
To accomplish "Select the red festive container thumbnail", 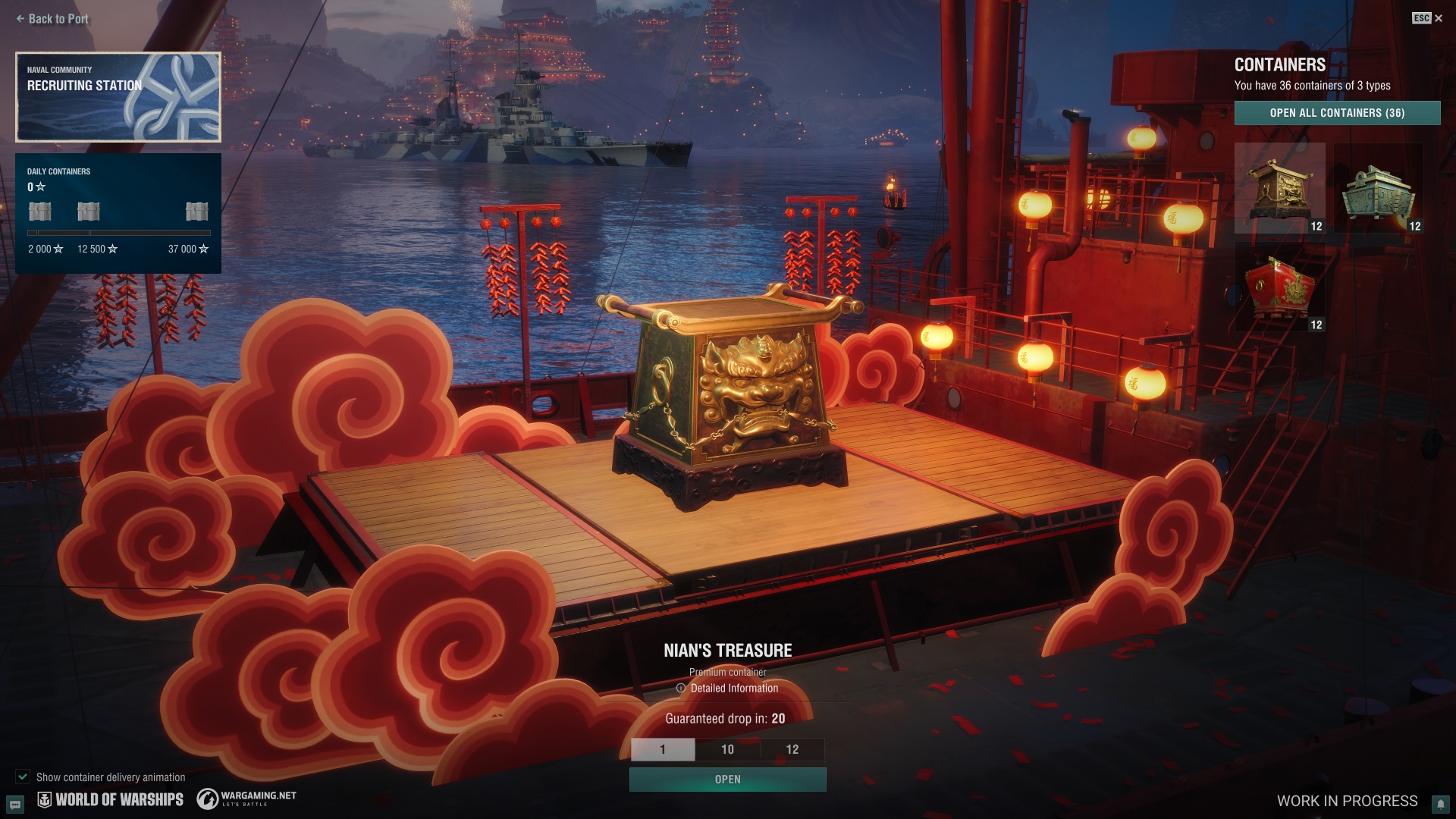I will 1279,288.
